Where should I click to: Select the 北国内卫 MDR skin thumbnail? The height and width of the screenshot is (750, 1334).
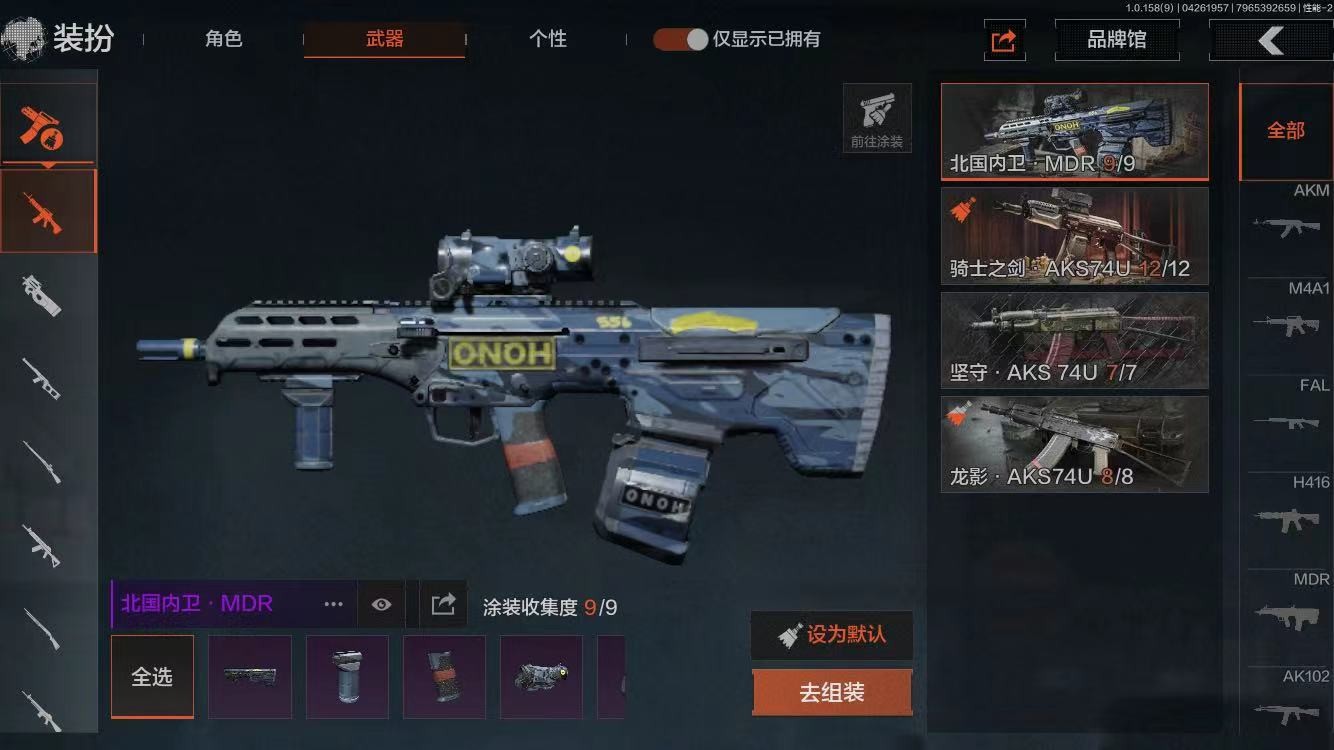pos(1074,131)
